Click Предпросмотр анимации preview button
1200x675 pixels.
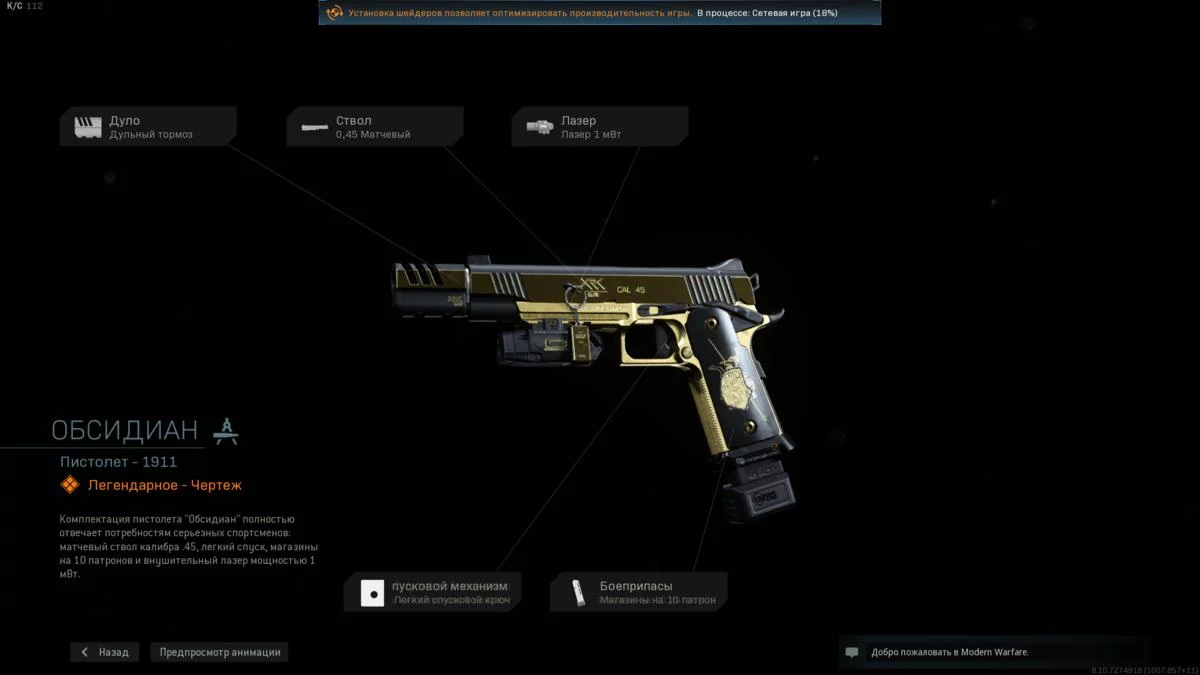tap(220, 652)
